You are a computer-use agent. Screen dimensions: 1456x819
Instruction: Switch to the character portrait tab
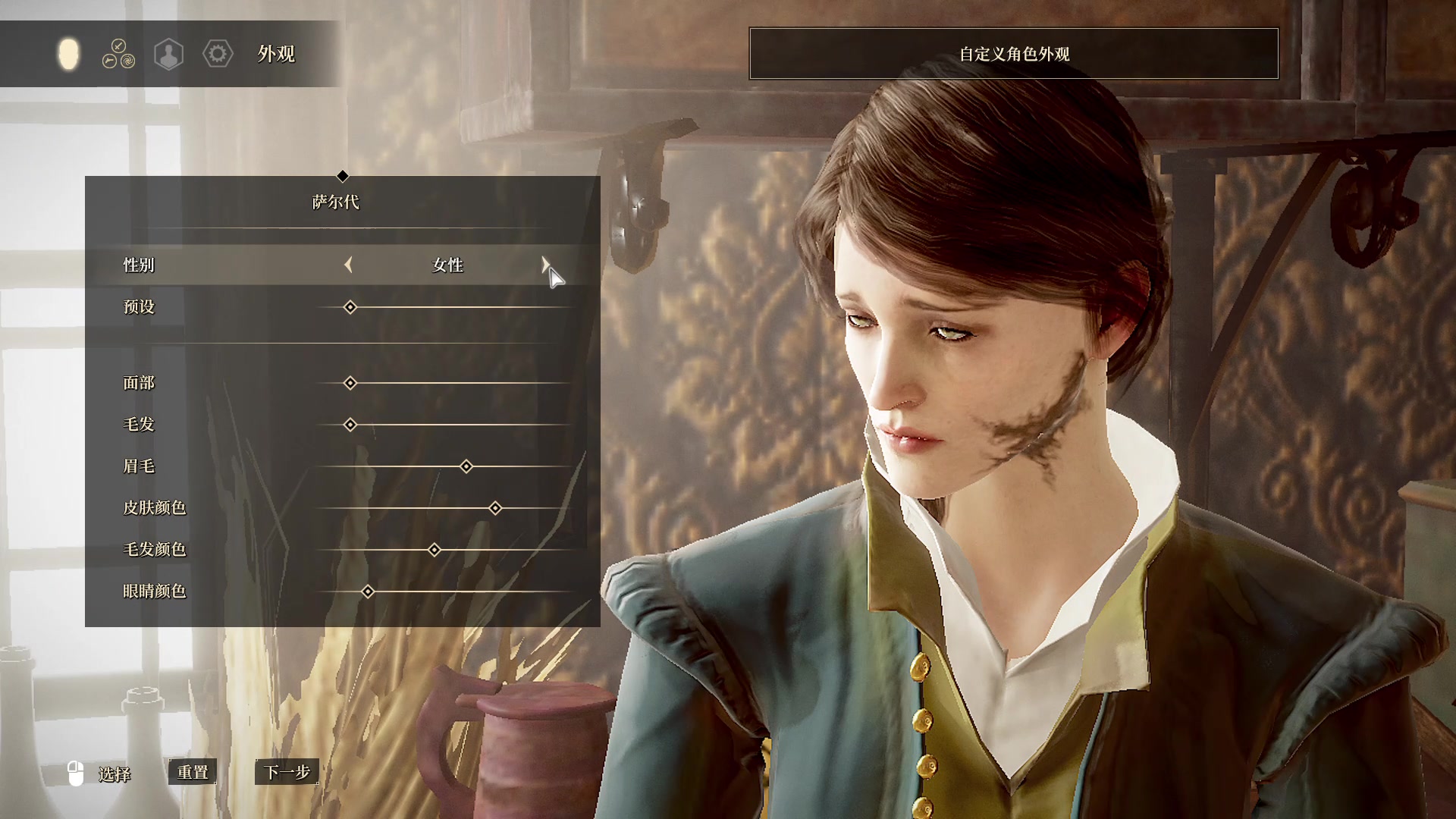click(x=168, y=54)
